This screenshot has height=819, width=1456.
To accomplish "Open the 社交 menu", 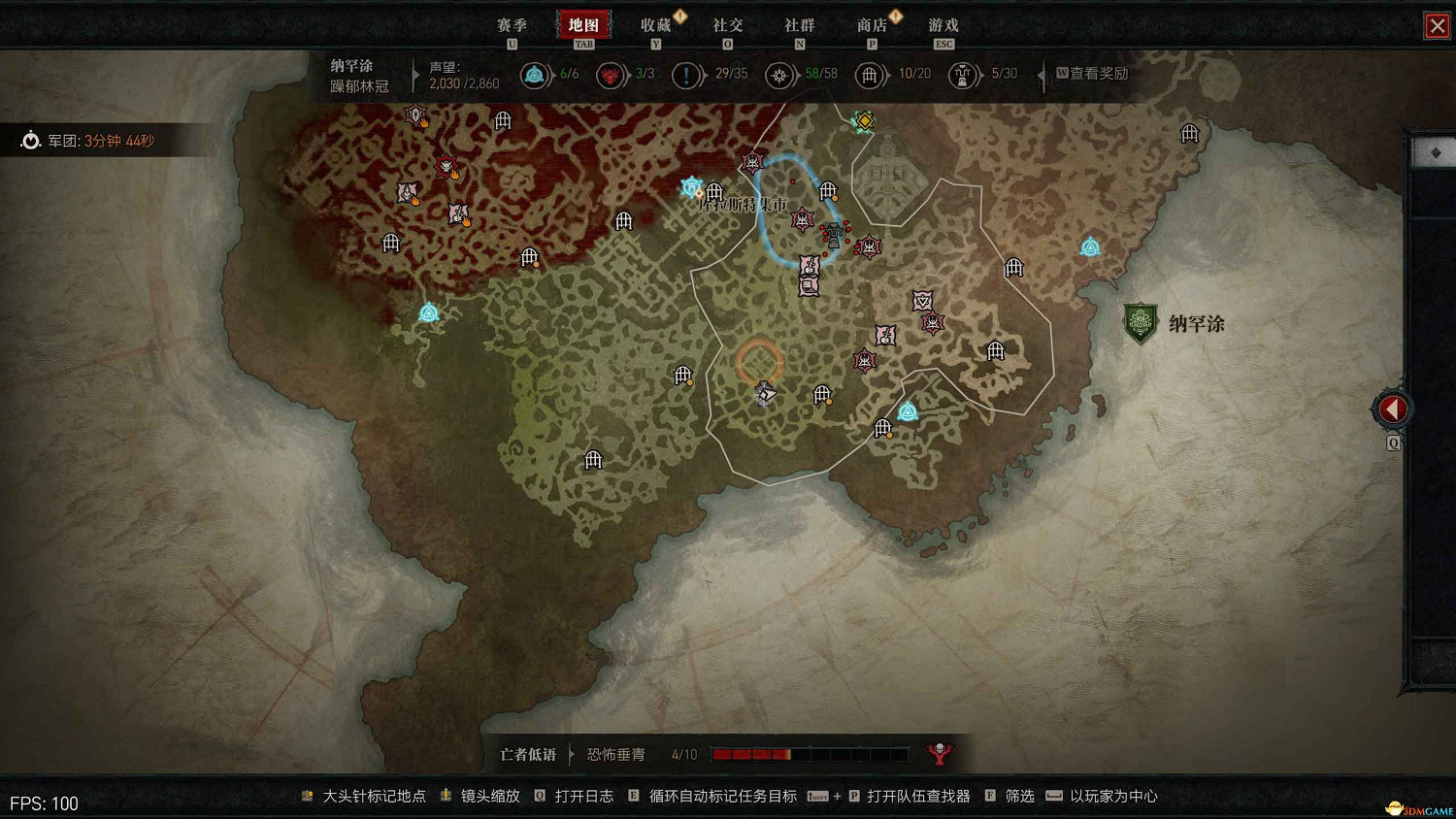I will 728,25.
